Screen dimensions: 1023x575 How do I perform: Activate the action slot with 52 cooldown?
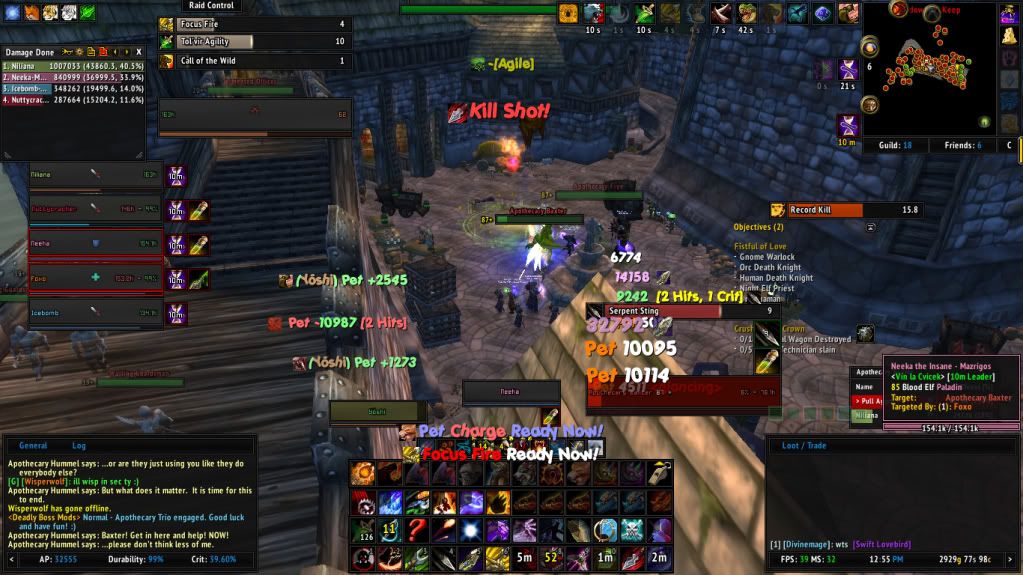pos(551,557)
